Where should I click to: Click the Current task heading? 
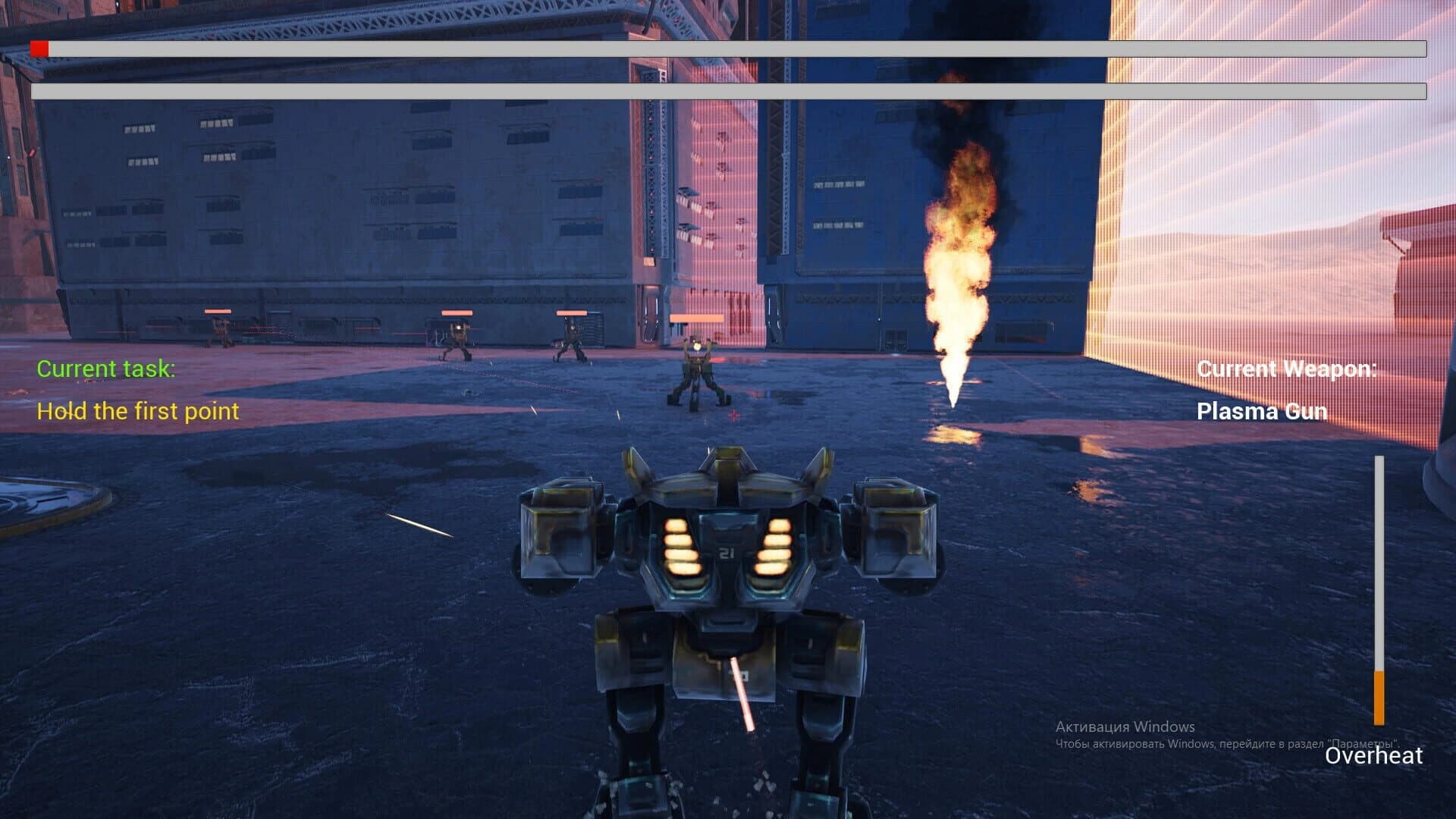(106, 369)
